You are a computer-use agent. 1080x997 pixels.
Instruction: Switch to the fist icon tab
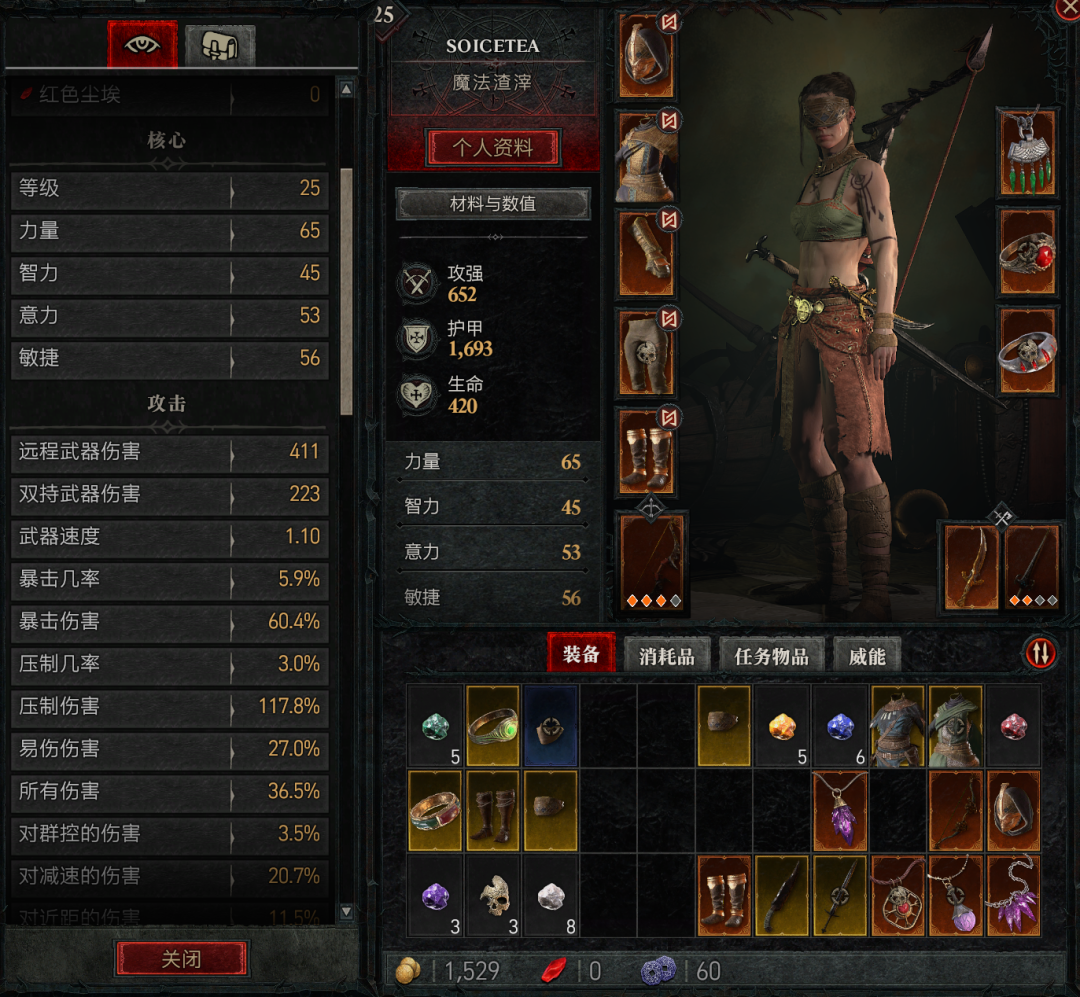tap(220, 45)
